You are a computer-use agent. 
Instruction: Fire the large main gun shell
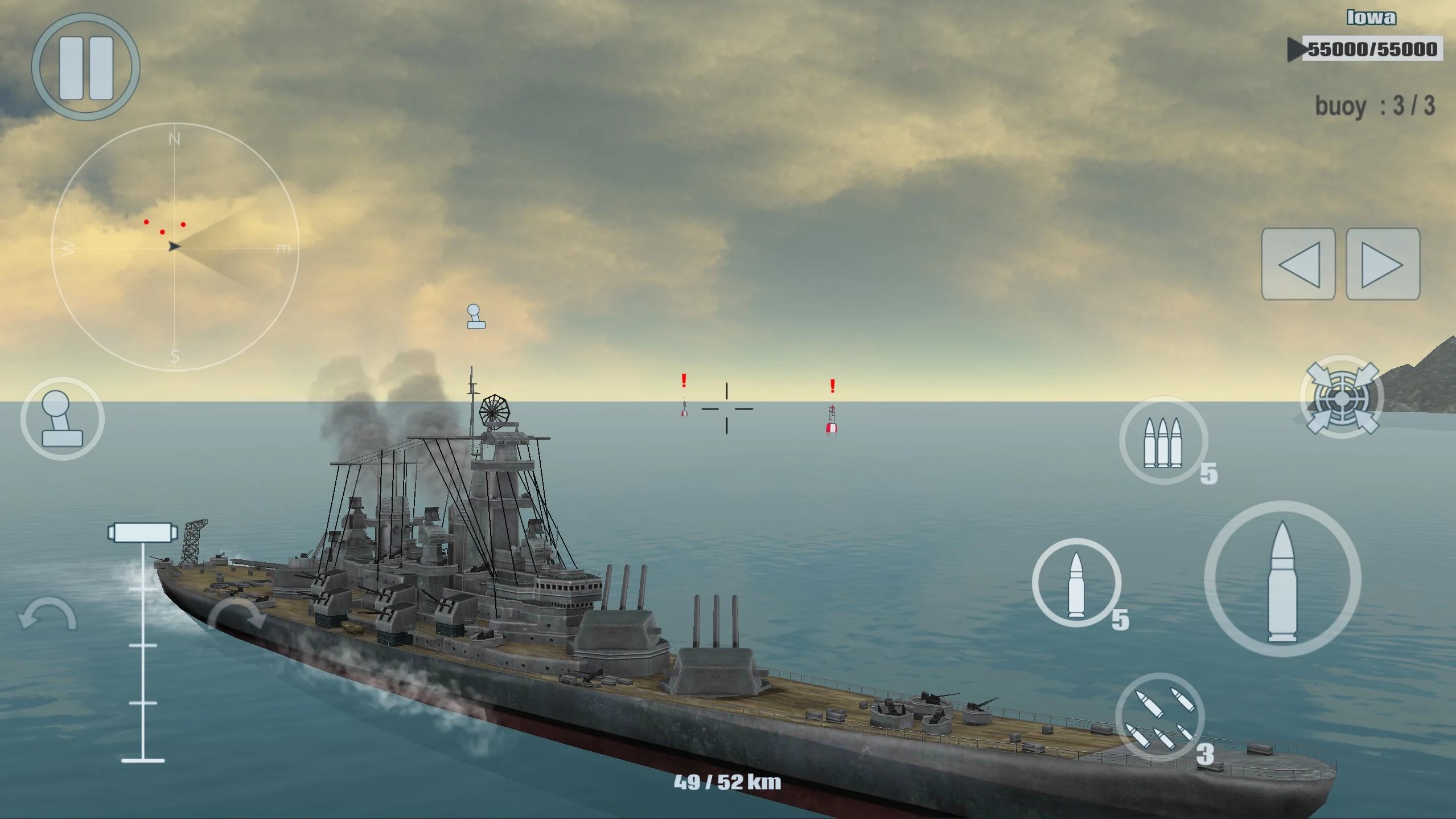(1282, 579)
